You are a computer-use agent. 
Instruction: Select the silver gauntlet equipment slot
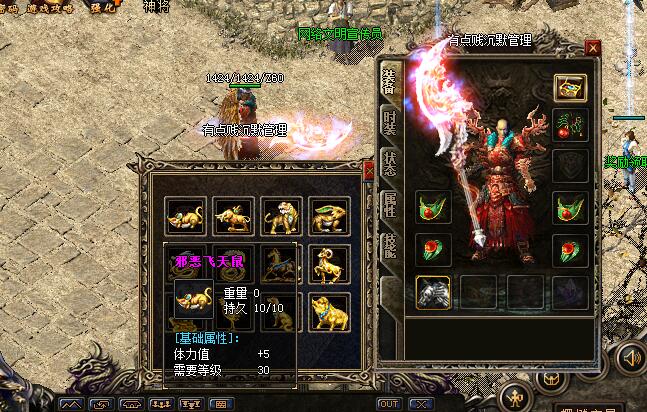[x=432, y=291]
